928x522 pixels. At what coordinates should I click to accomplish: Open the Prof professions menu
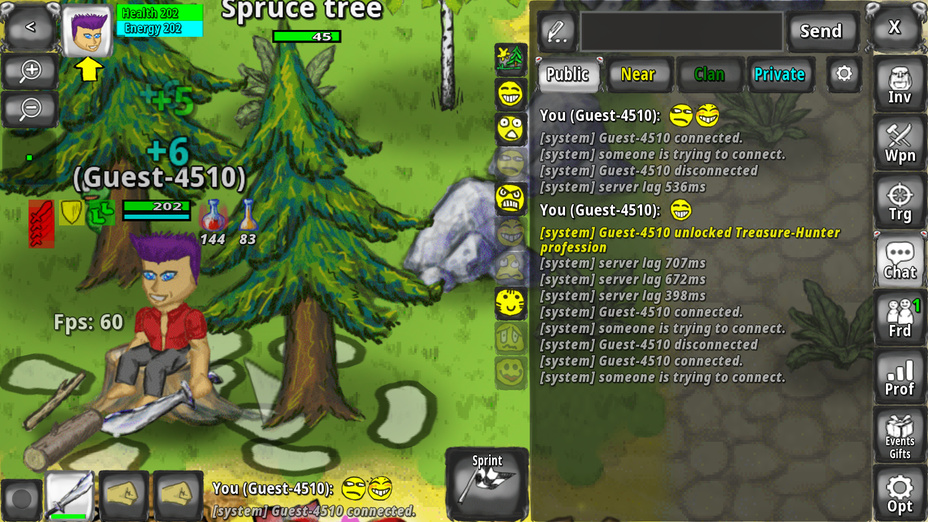pyautogui.click(x=899, y=377)
